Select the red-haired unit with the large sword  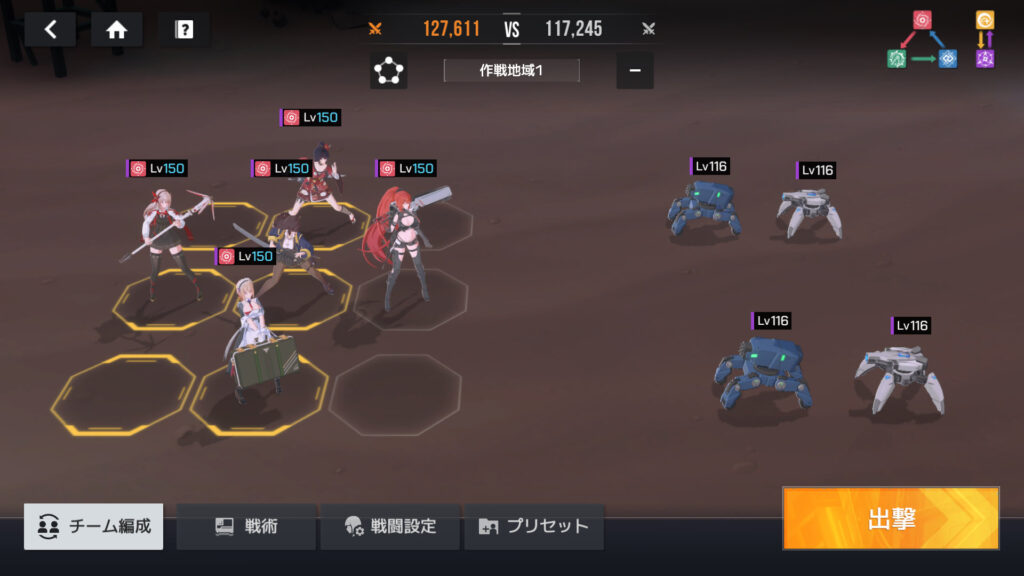click(x=404, y=250)
